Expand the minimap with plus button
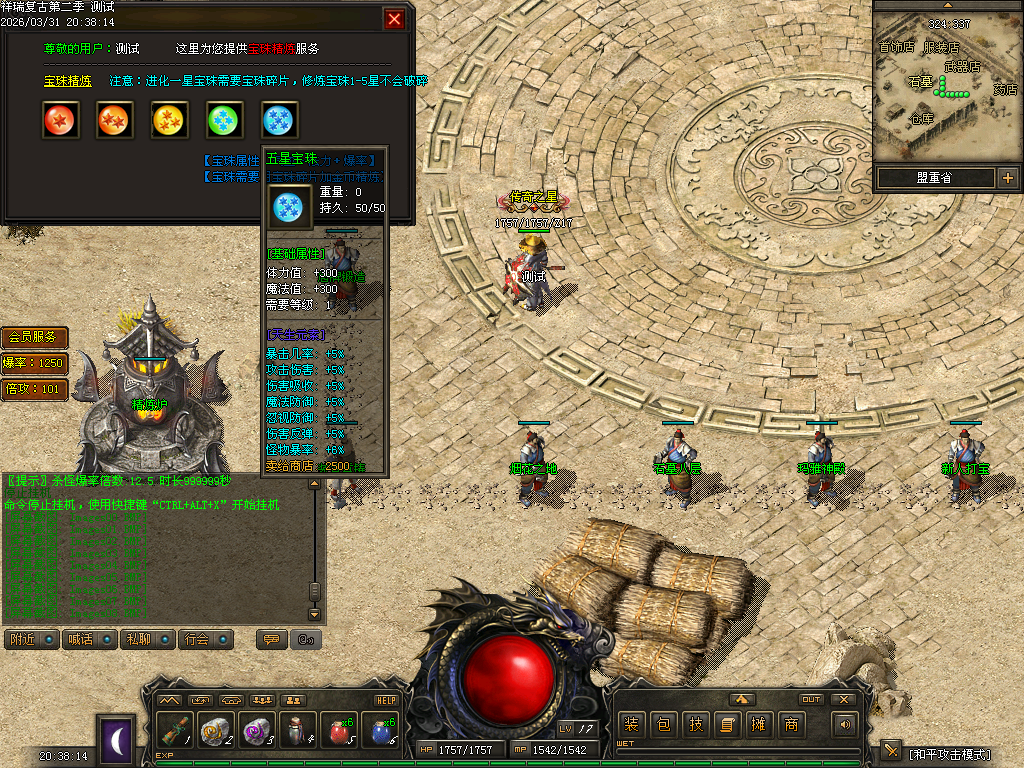This screenshot has height=768, width=1024. tap(1007, 178)
